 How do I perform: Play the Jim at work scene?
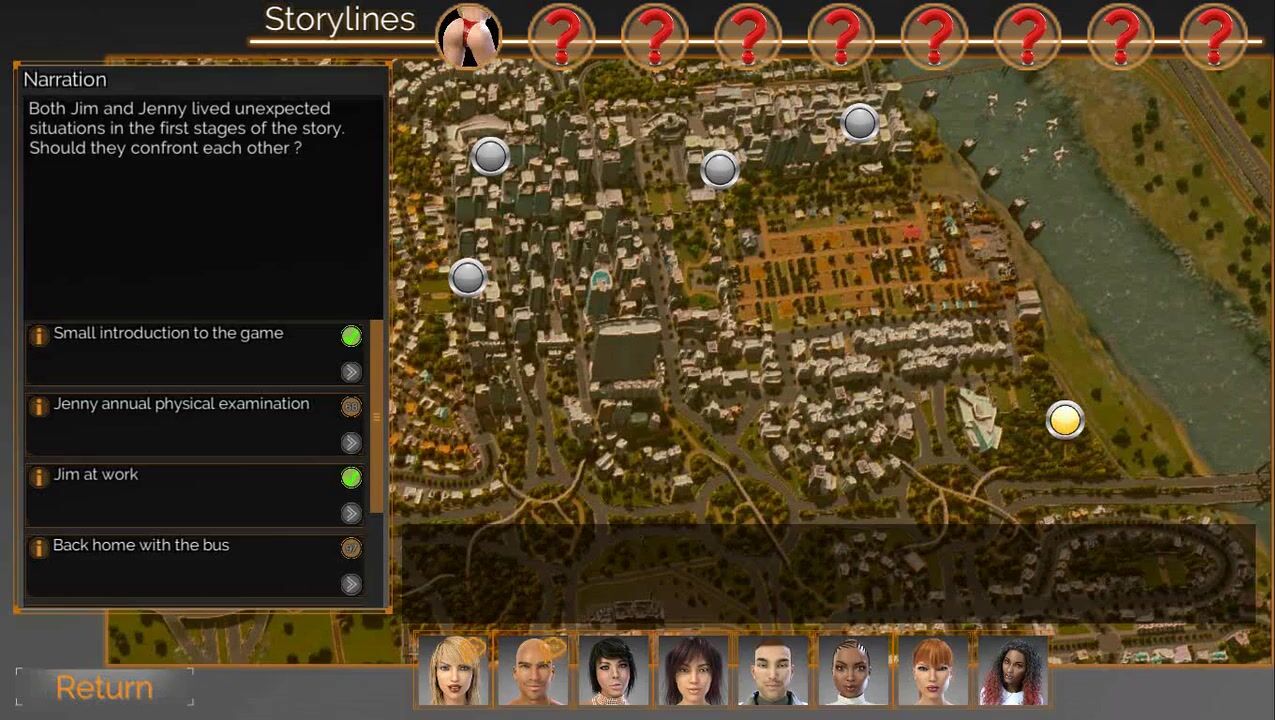point(351,513)
